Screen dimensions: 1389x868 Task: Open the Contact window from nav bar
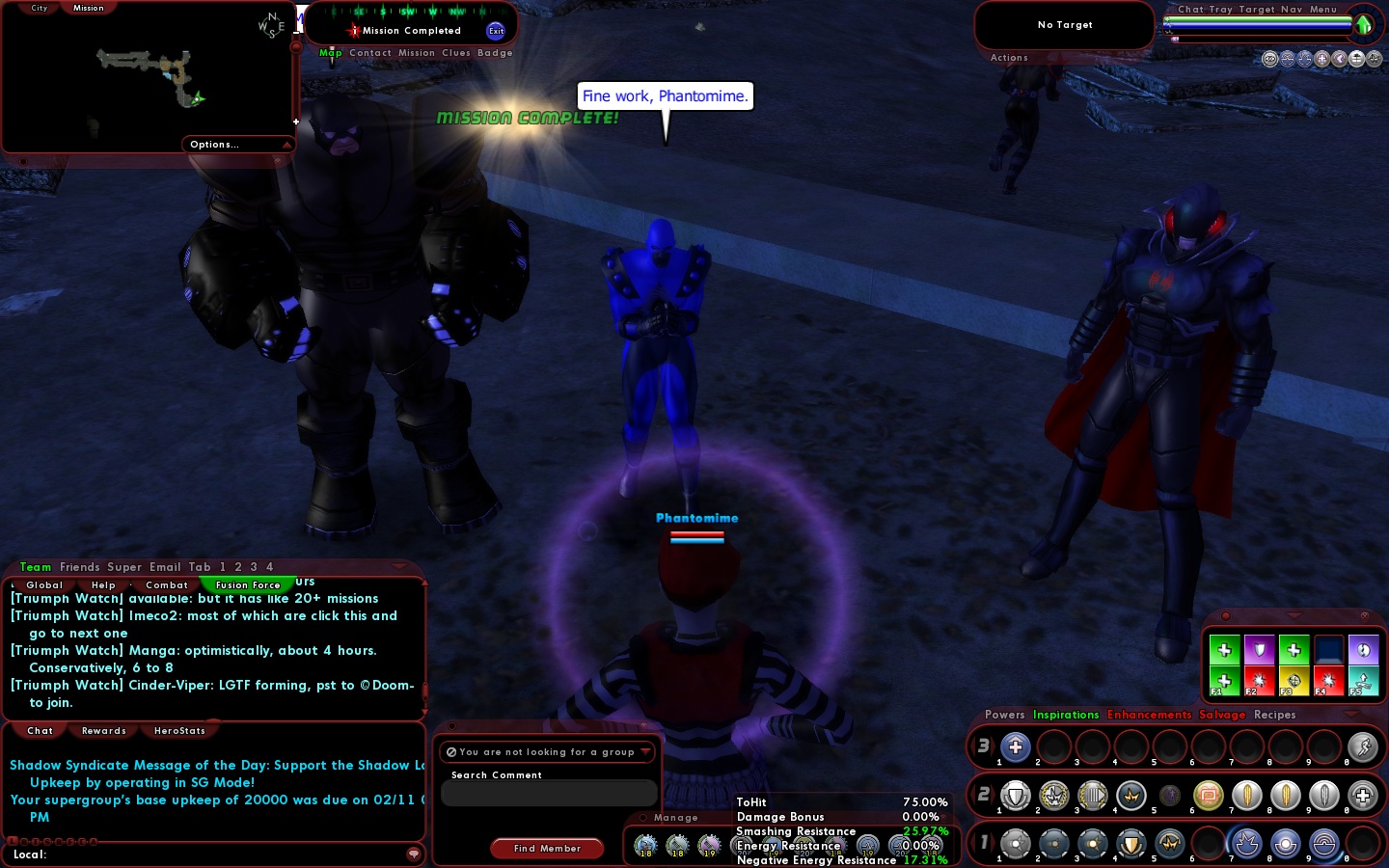[370, 53]
